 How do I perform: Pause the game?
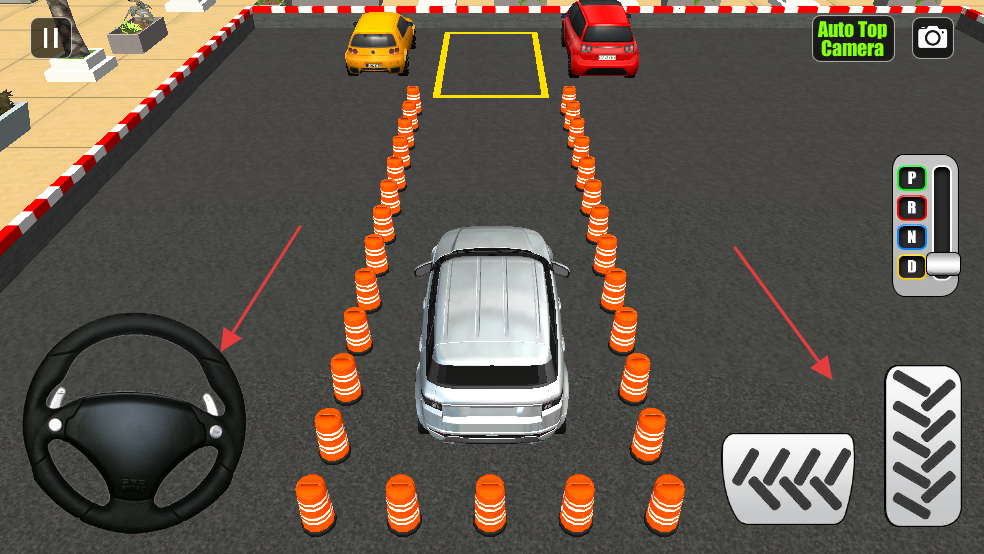pyautogui.click(x=50, y=39)
